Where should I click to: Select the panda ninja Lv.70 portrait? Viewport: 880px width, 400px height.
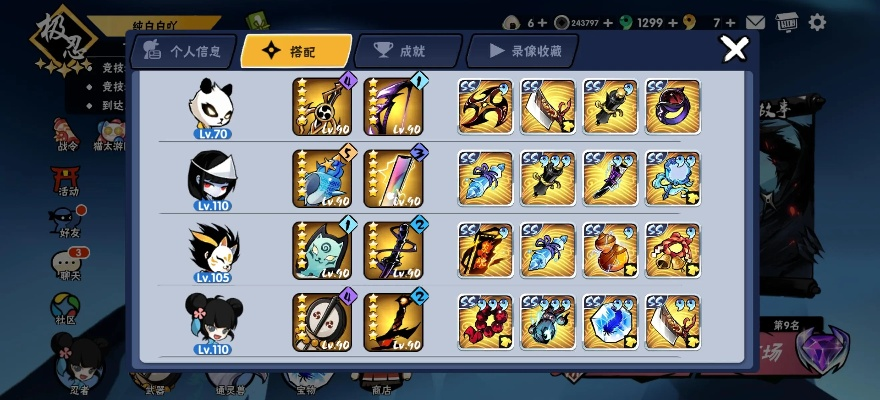click(213, 106)
